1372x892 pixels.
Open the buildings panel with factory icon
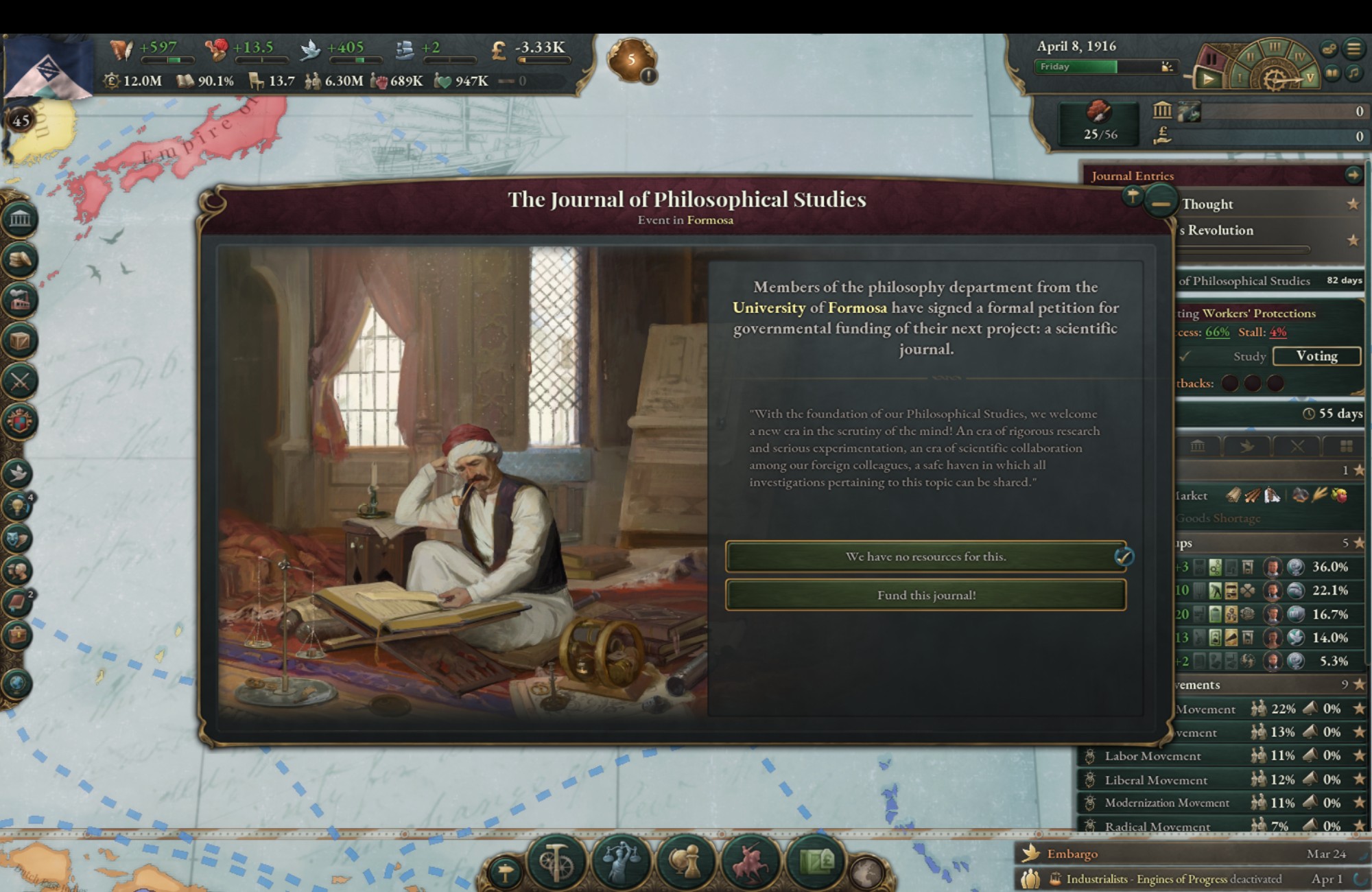click(20, 300)
